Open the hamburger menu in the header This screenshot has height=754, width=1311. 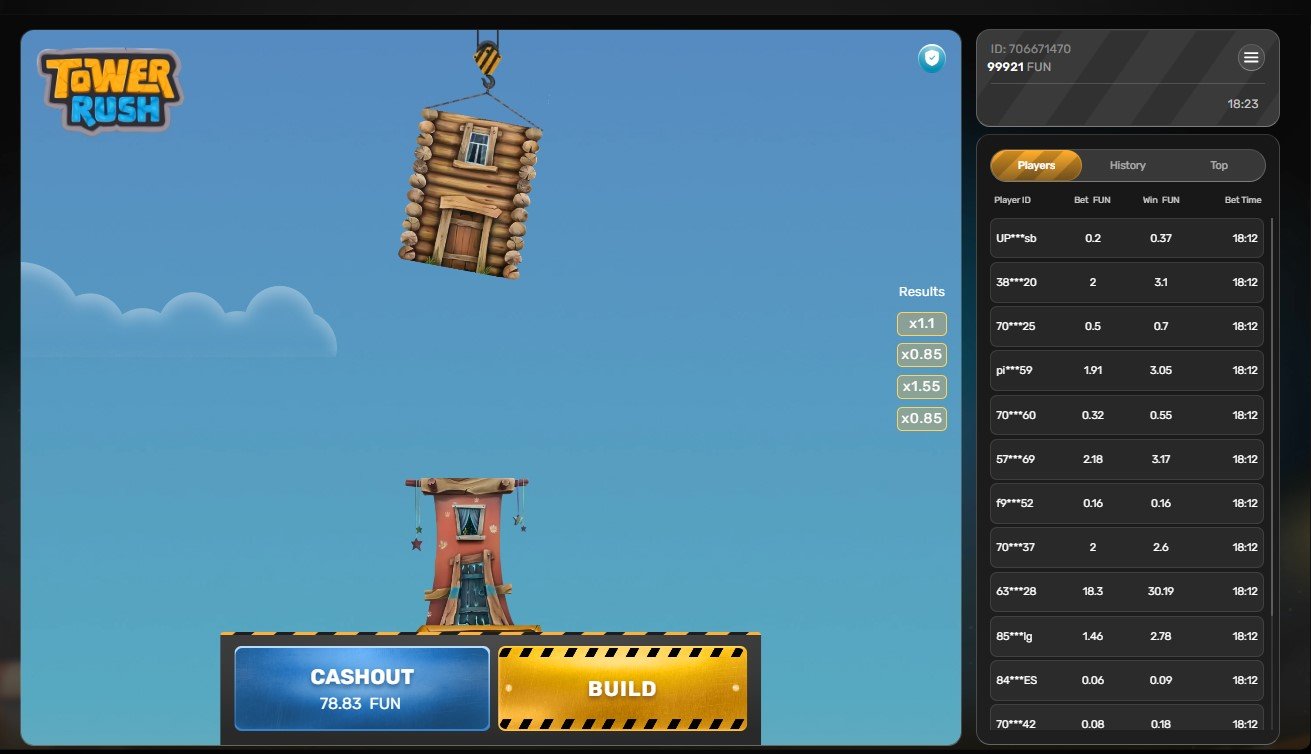1251,58
